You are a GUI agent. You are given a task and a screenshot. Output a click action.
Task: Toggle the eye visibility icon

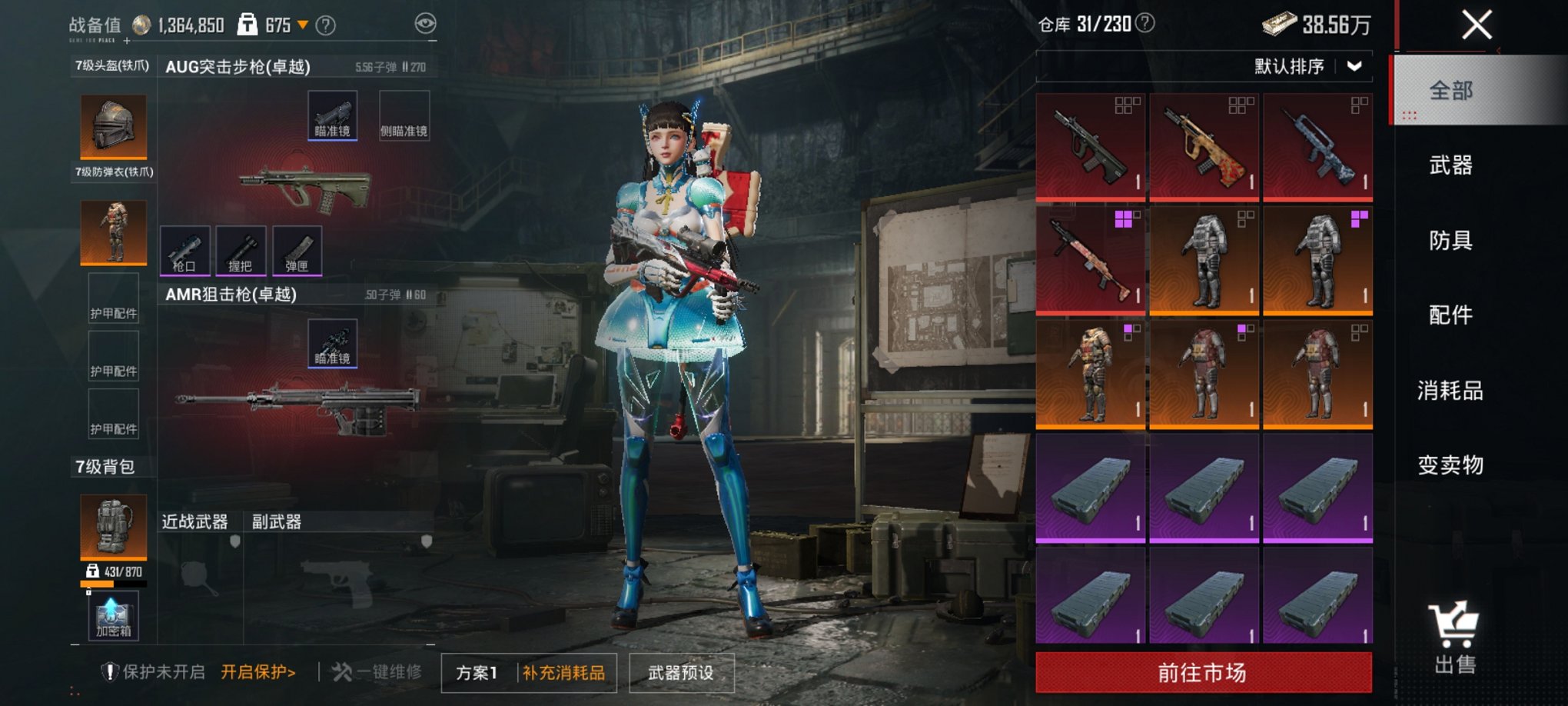pyautogui.click(x=425, y=24)
